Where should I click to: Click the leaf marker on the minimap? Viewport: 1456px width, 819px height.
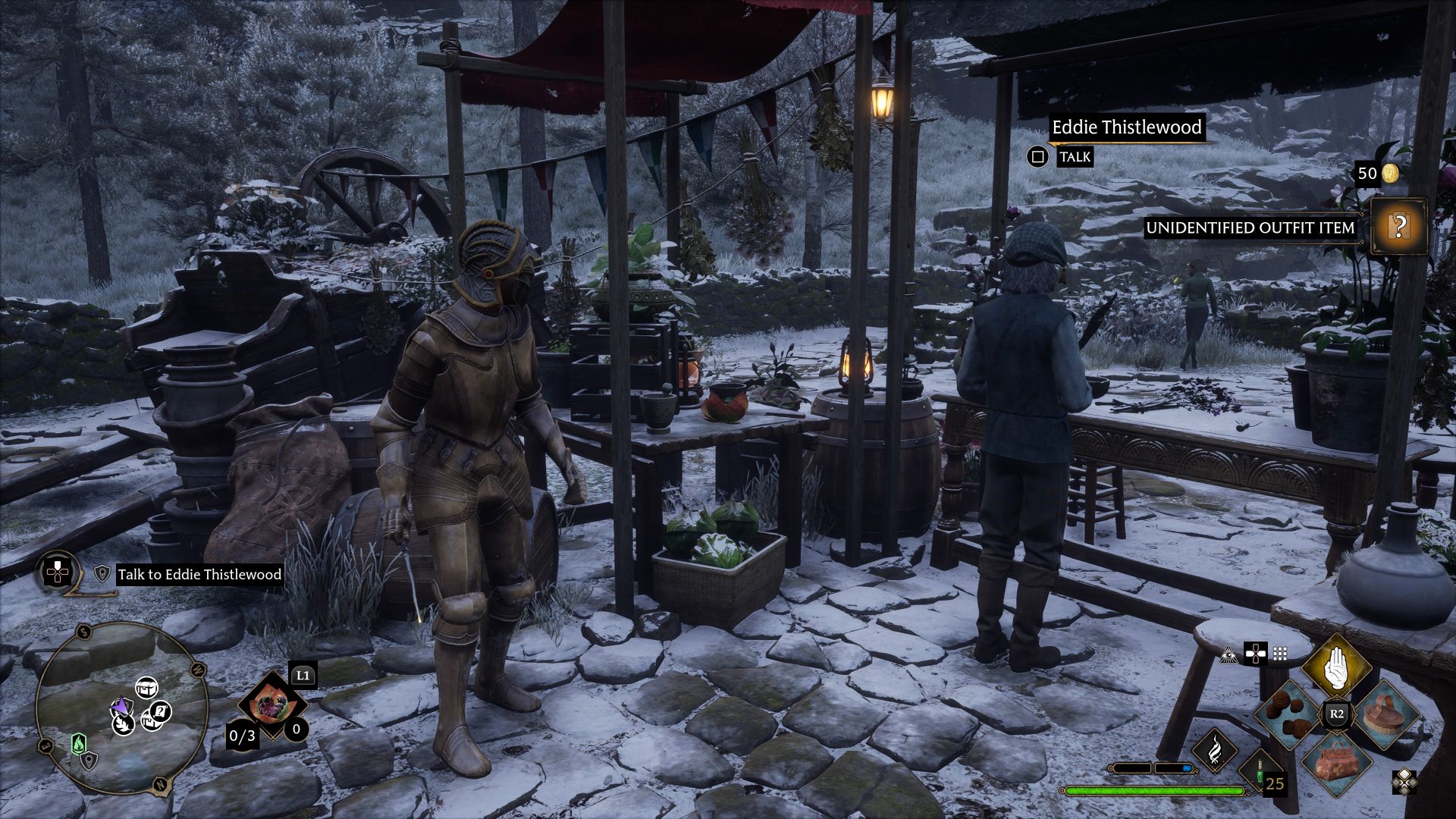click(124, 724)
